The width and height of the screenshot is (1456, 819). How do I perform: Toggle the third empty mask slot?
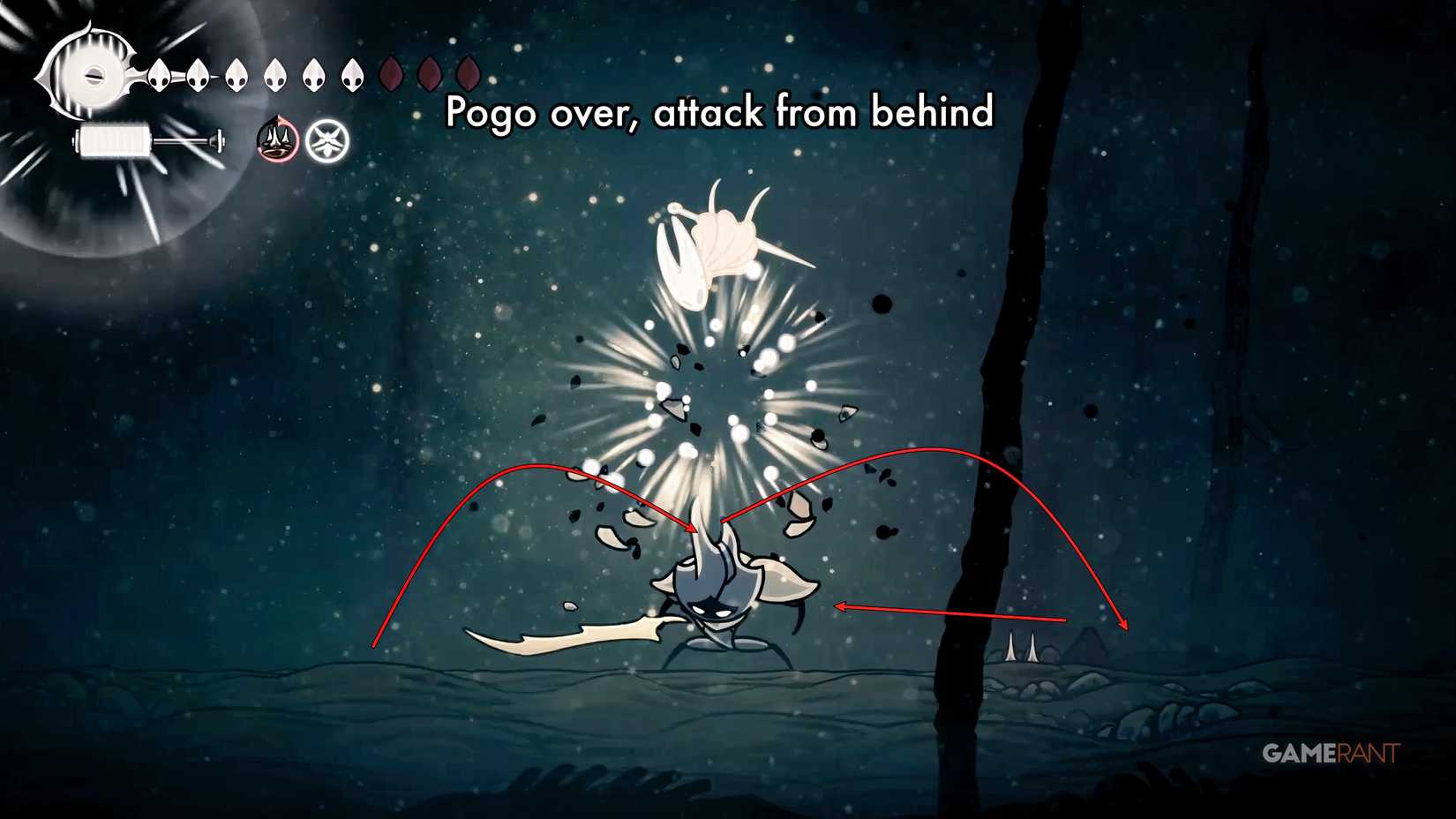point(469,74)
